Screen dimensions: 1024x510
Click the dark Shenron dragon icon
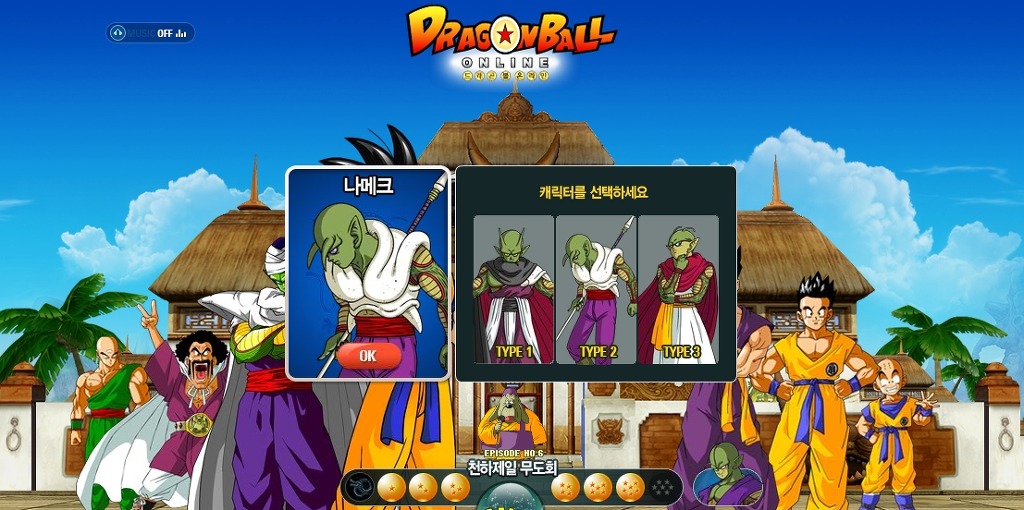click(x=359, y=488)
